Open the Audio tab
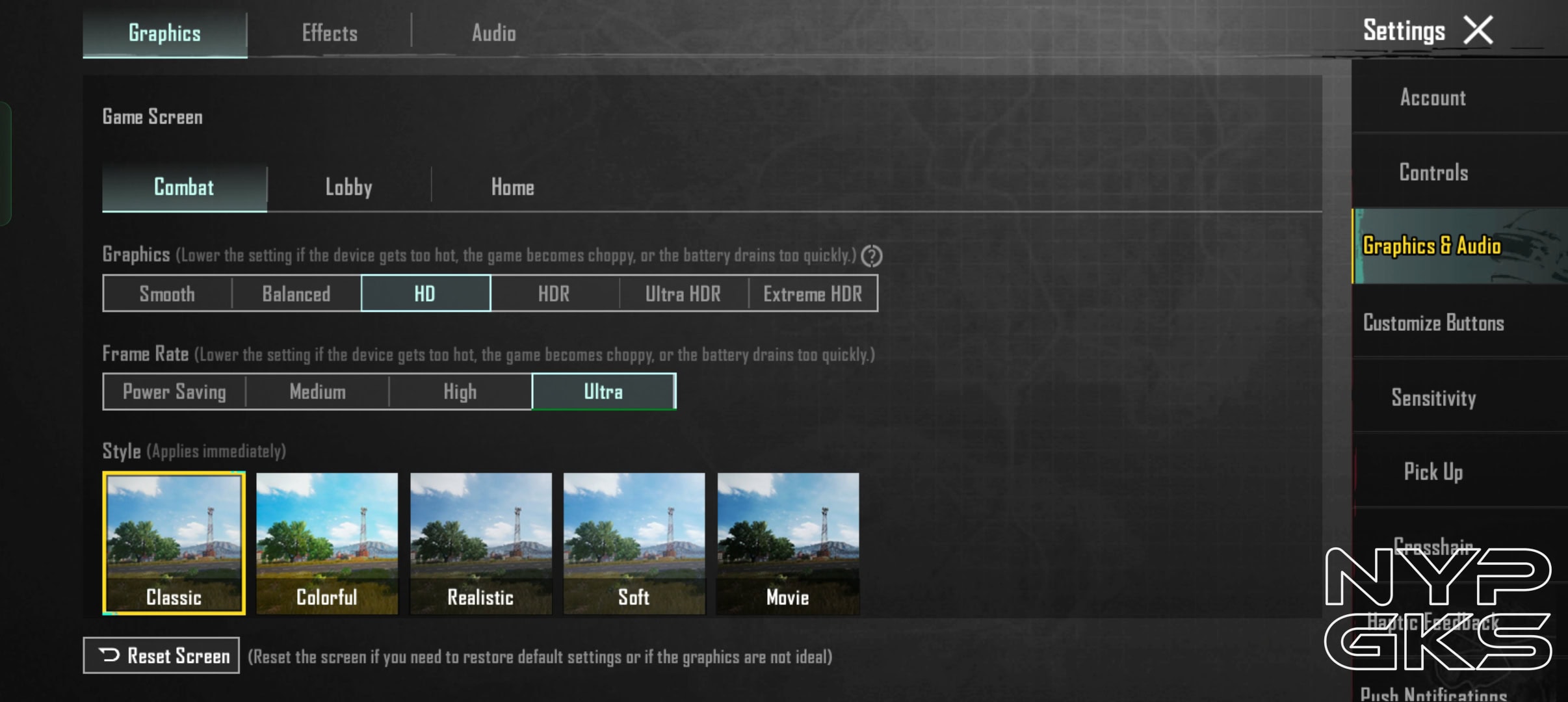This screenshot has width=1568, height=702. click(x=494, y=33)
